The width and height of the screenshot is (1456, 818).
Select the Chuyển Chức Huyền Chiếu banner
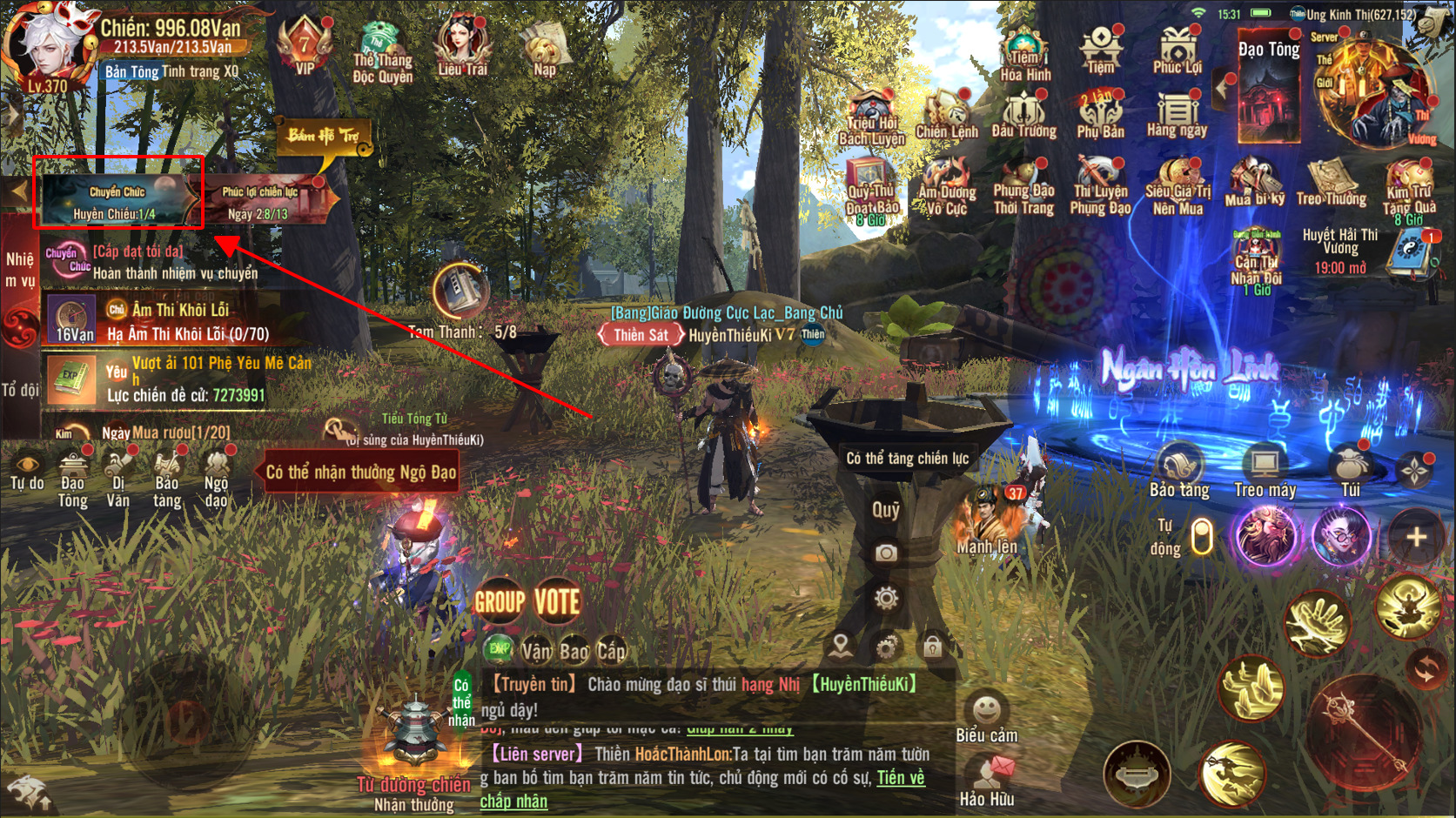(x=117, y=201)
